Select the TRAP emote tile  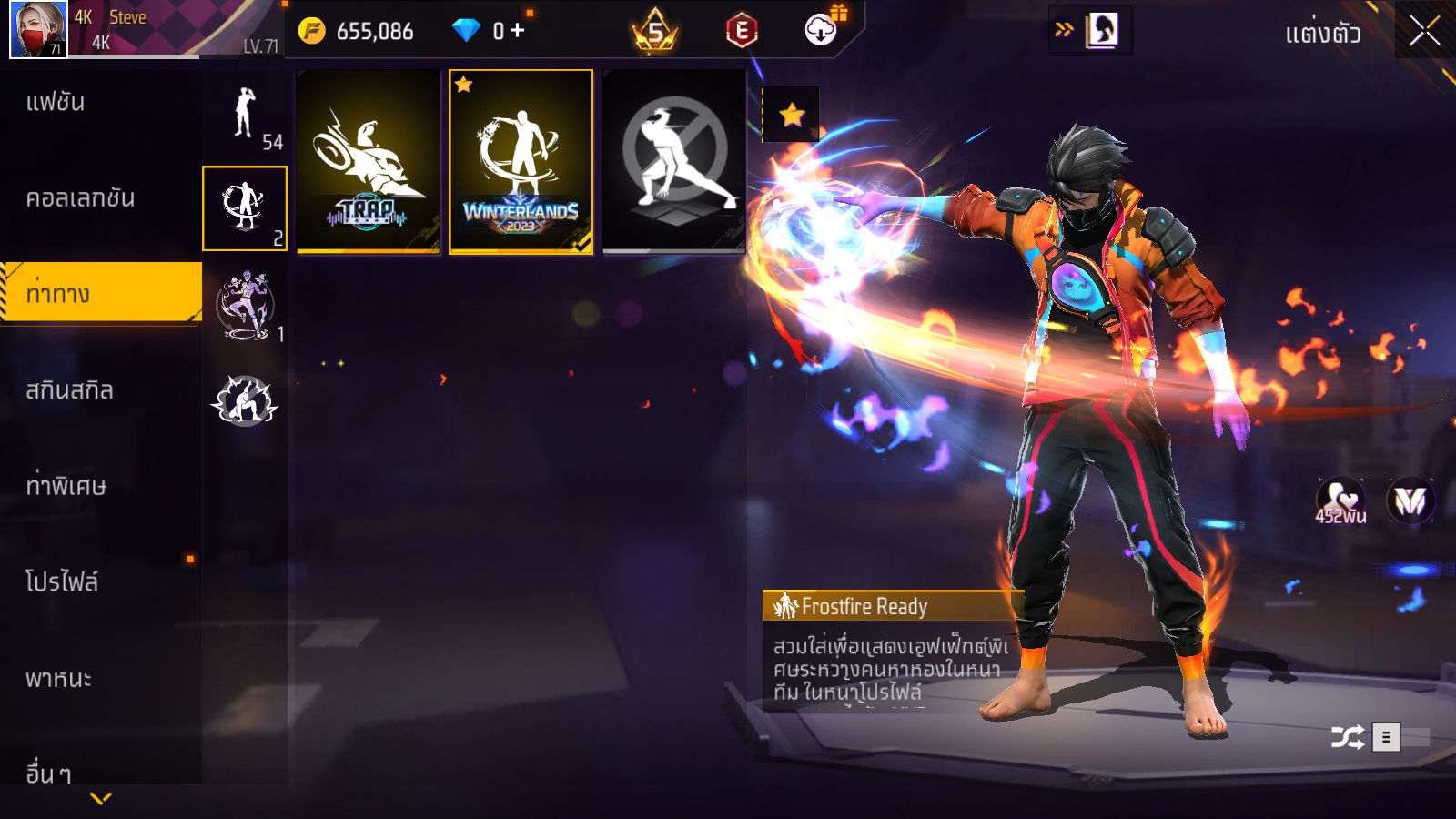tap(369, 162)
